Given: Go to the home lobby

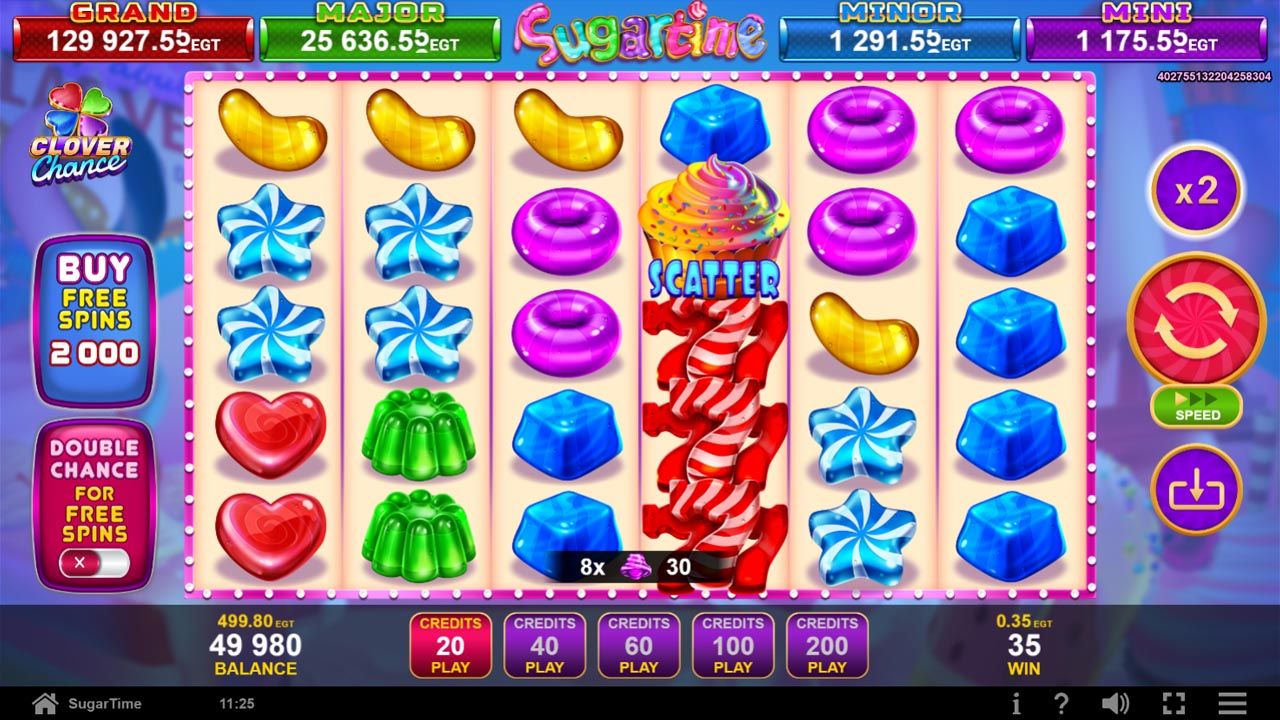Looking at the screenshot, I should [45, 703].
